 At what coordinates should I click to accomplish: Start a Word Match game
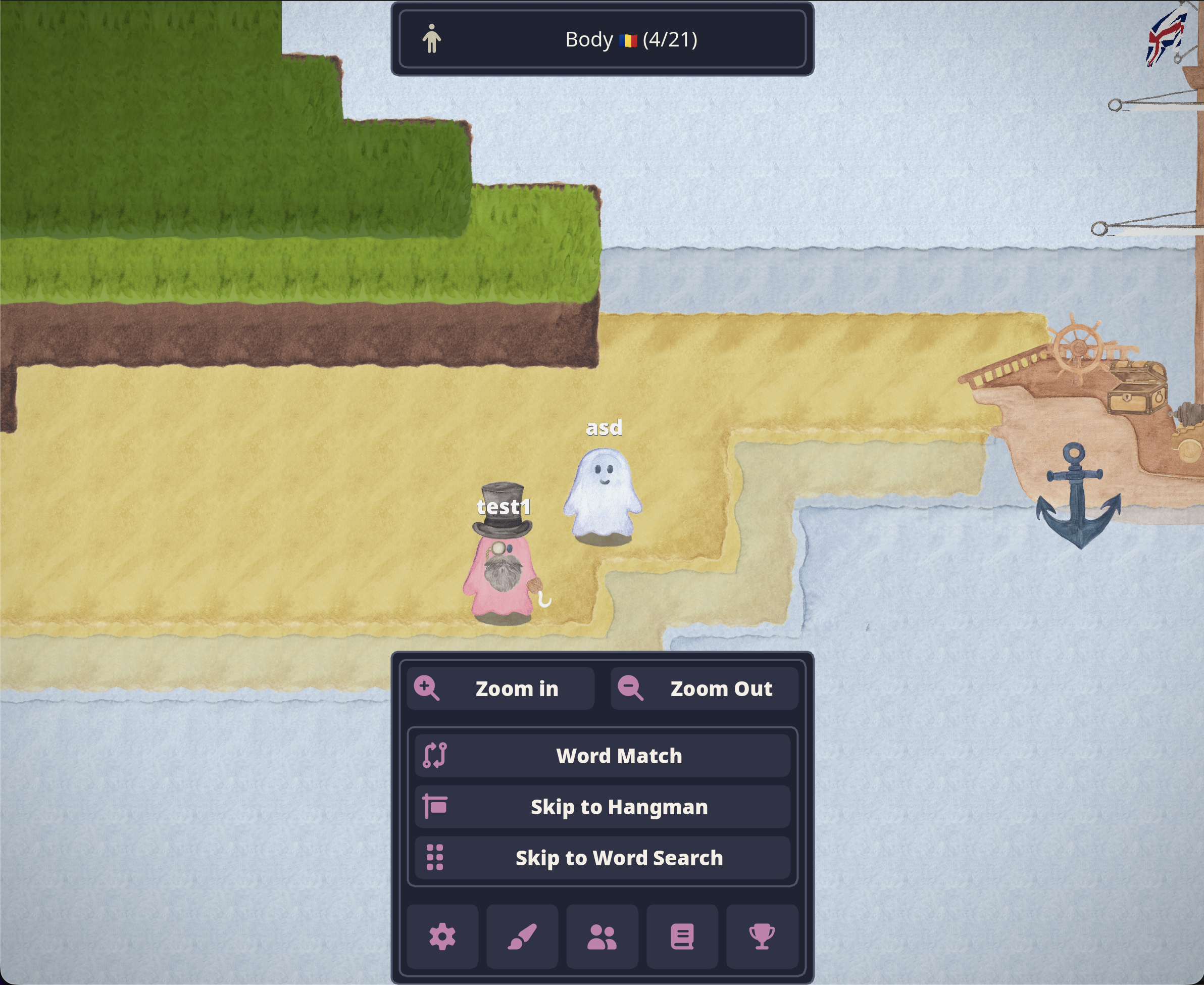(x=619, y=755)
